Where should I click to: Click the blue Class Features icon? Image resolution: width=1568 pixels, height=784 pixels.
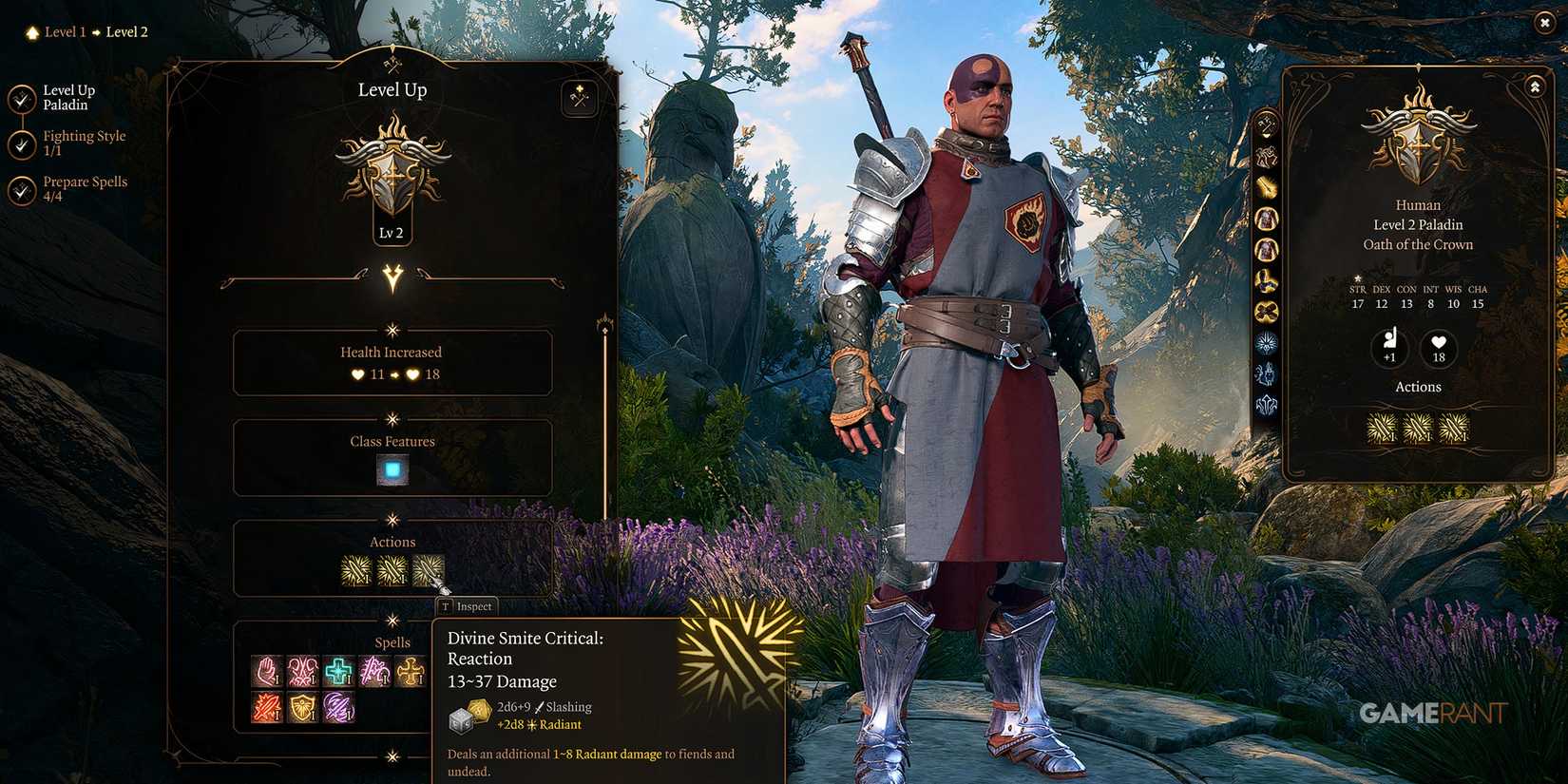tap(392, 470)
